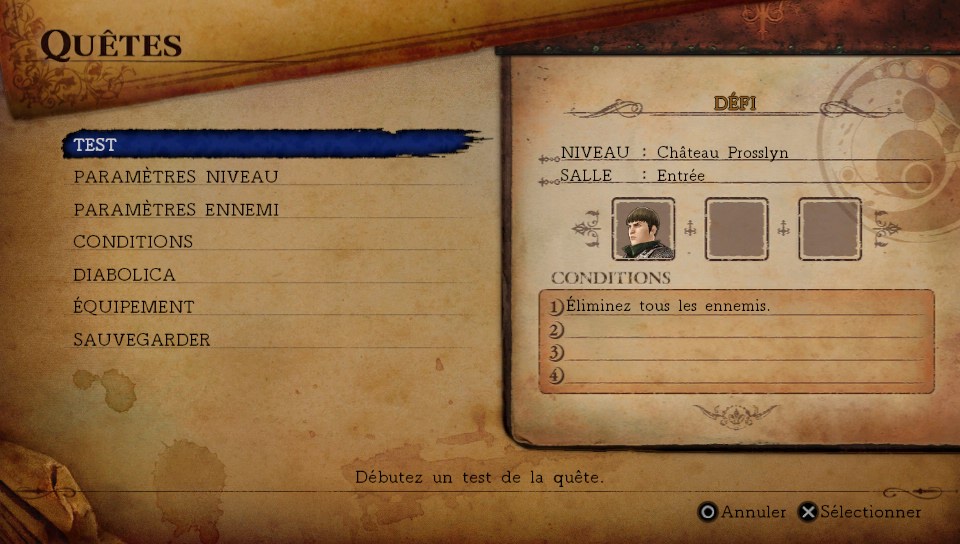Image resolution: width=960 pixels, height=544 pixels.
Task: Select the highlighted TEST menu entry
Action: coord(95,145)
